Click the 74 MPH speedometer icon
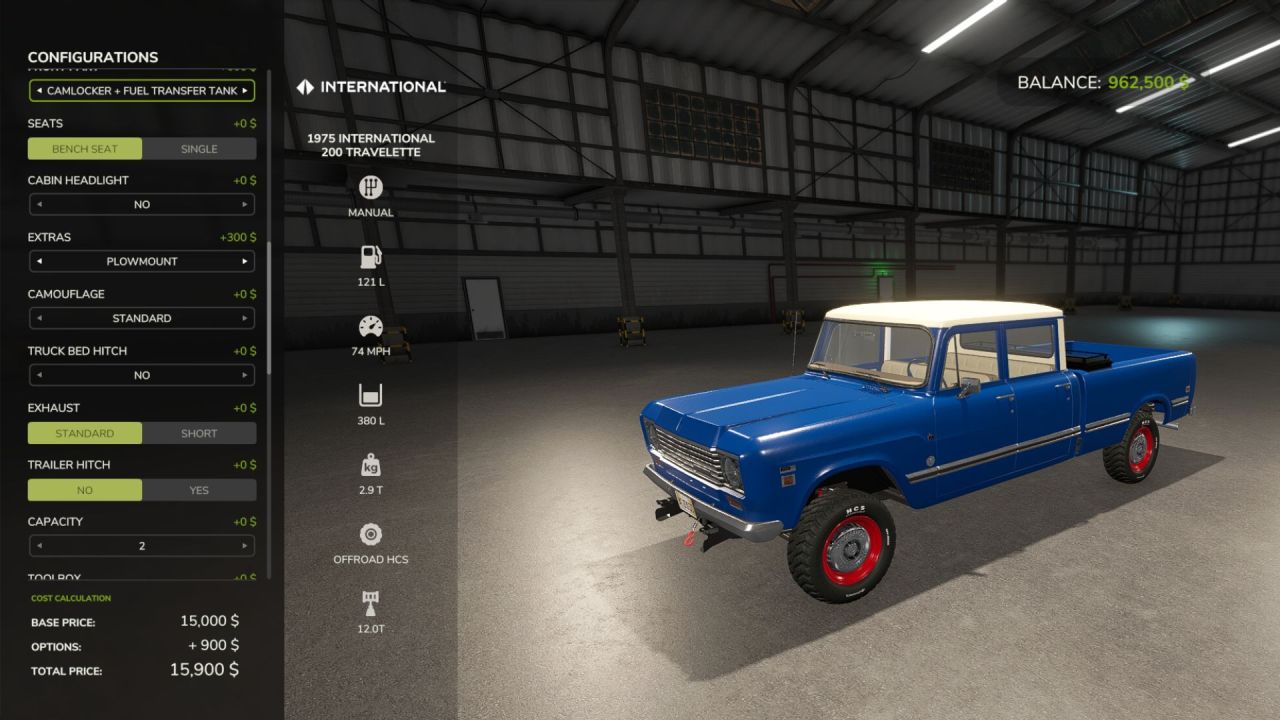The height and width of the screenshot is (720, 1280). [370, 325]
